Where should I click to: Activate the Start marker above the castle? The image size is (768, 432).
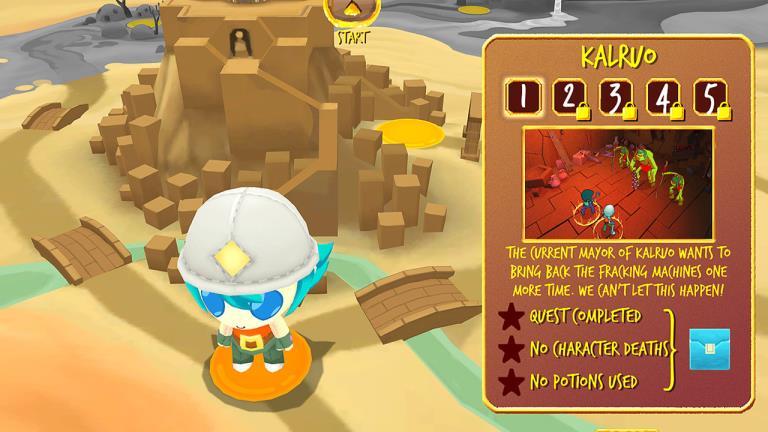pos(352,12)
